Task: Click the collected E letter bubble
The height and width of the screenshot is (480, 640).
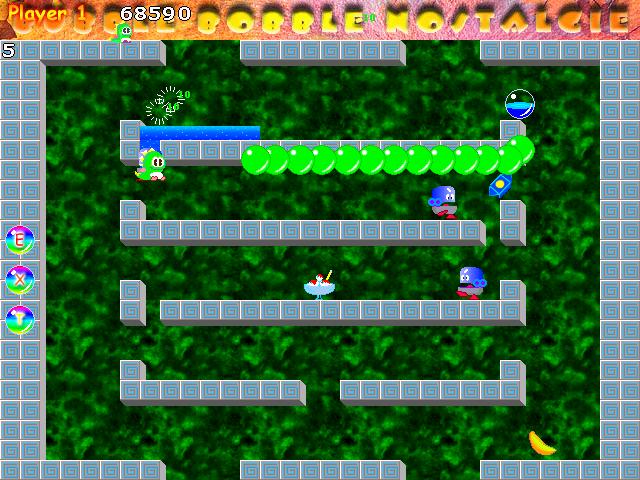Action: tap(19, 240)
